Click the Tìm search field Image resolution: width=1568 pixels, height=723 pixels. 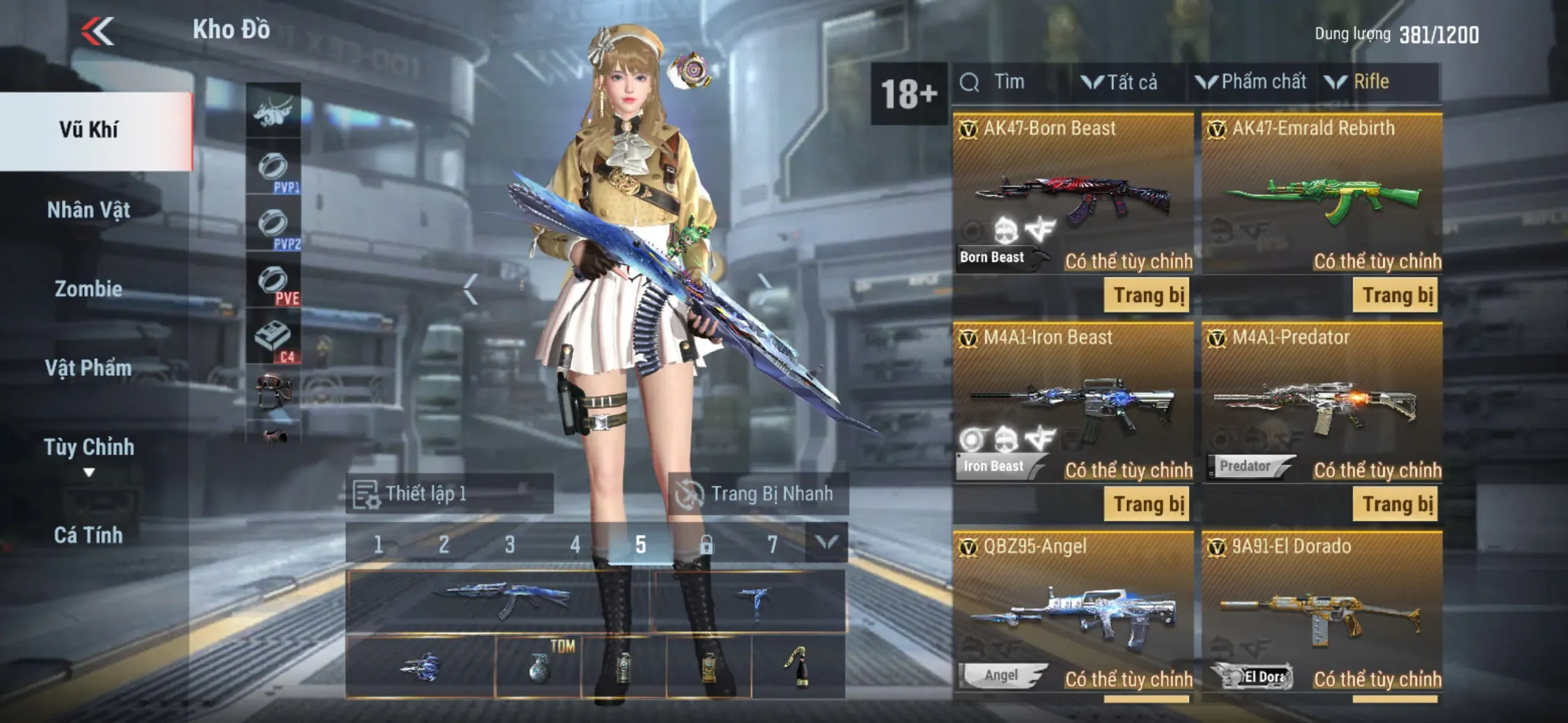pyautogui.click(x=1009, y=82)
